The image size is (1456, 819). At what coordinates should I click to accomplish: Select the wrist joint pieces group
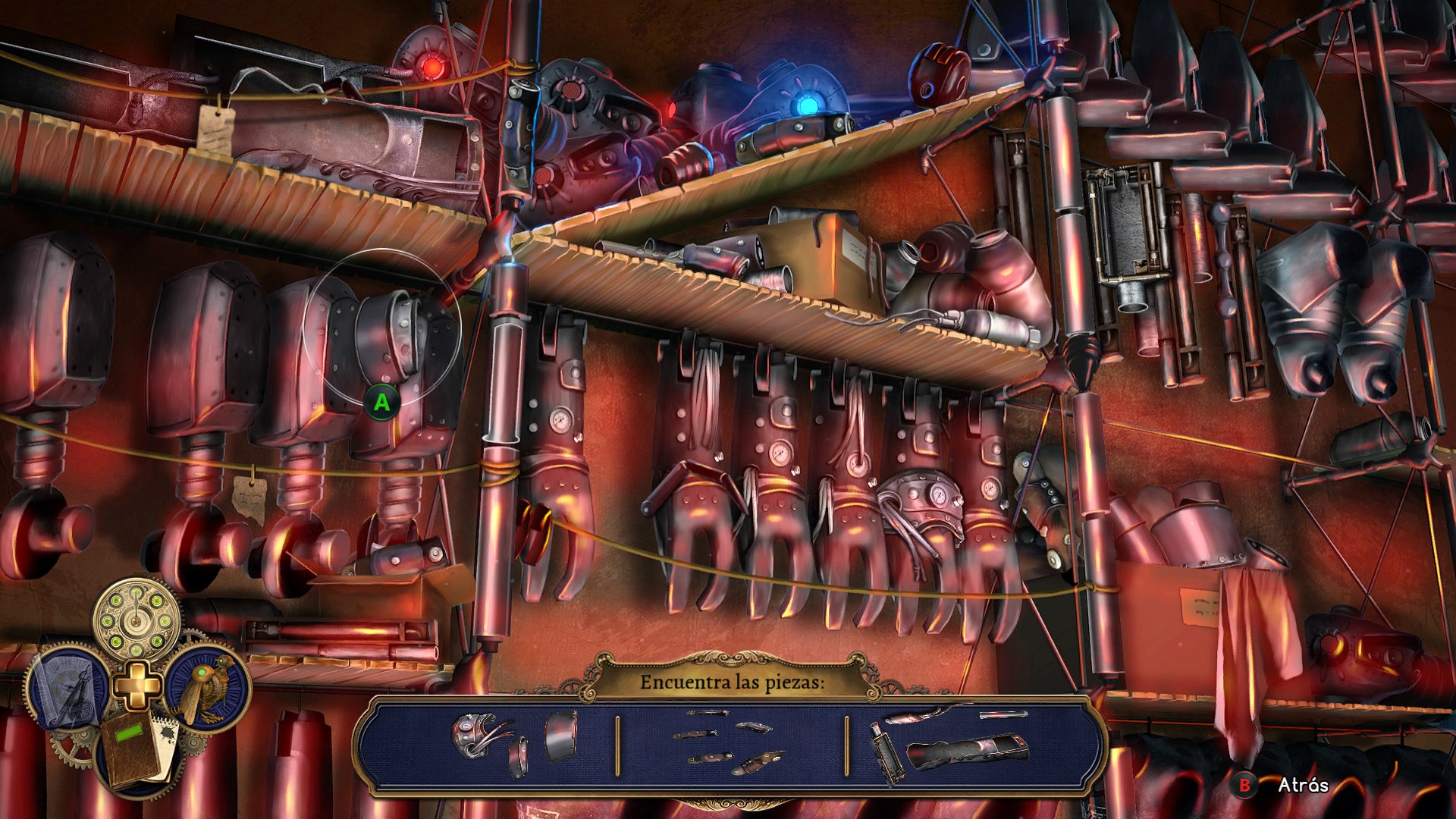coord(514,743)
